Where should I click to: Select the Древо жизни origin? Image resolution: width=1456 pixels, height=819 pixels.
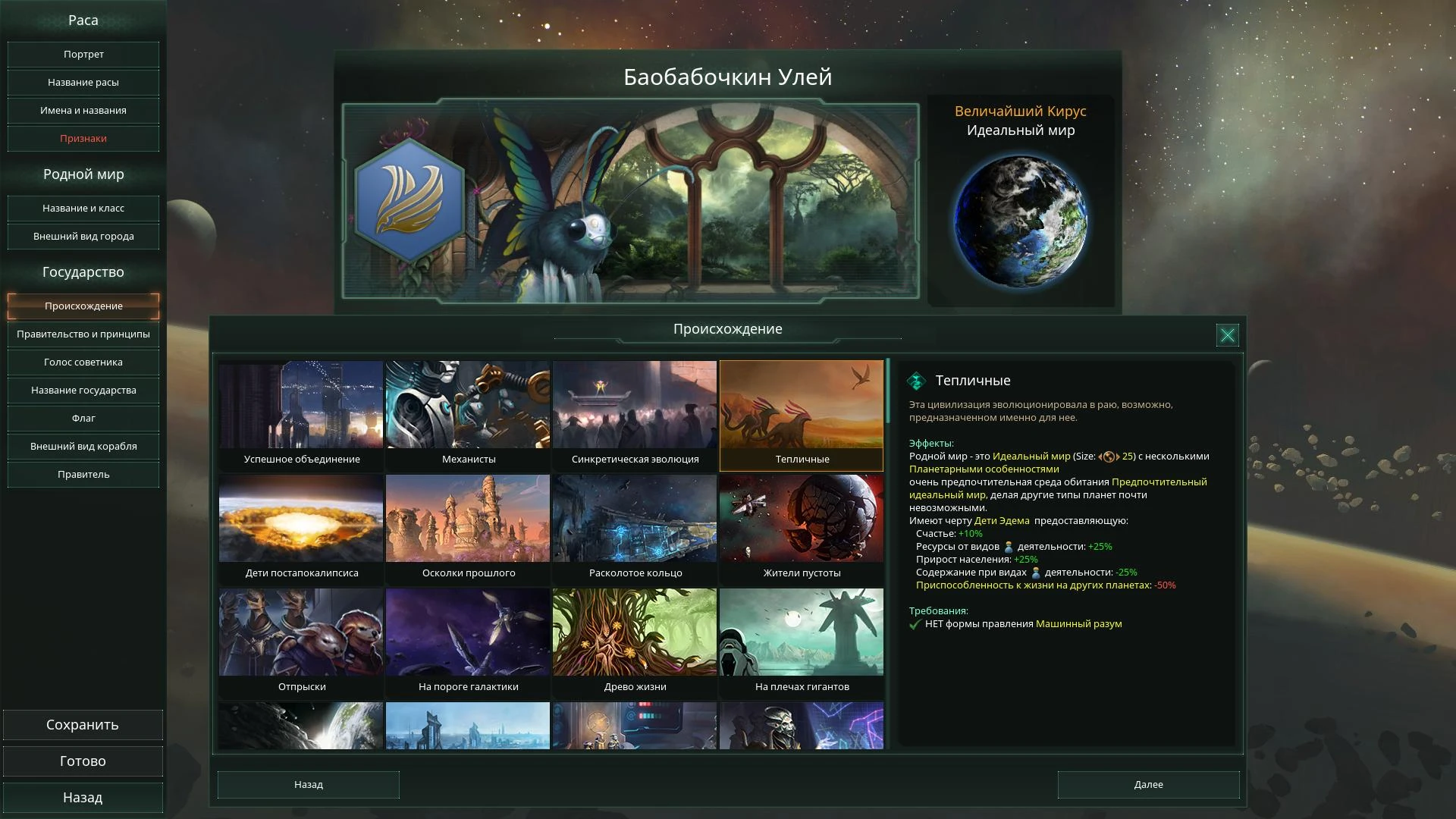634,641
